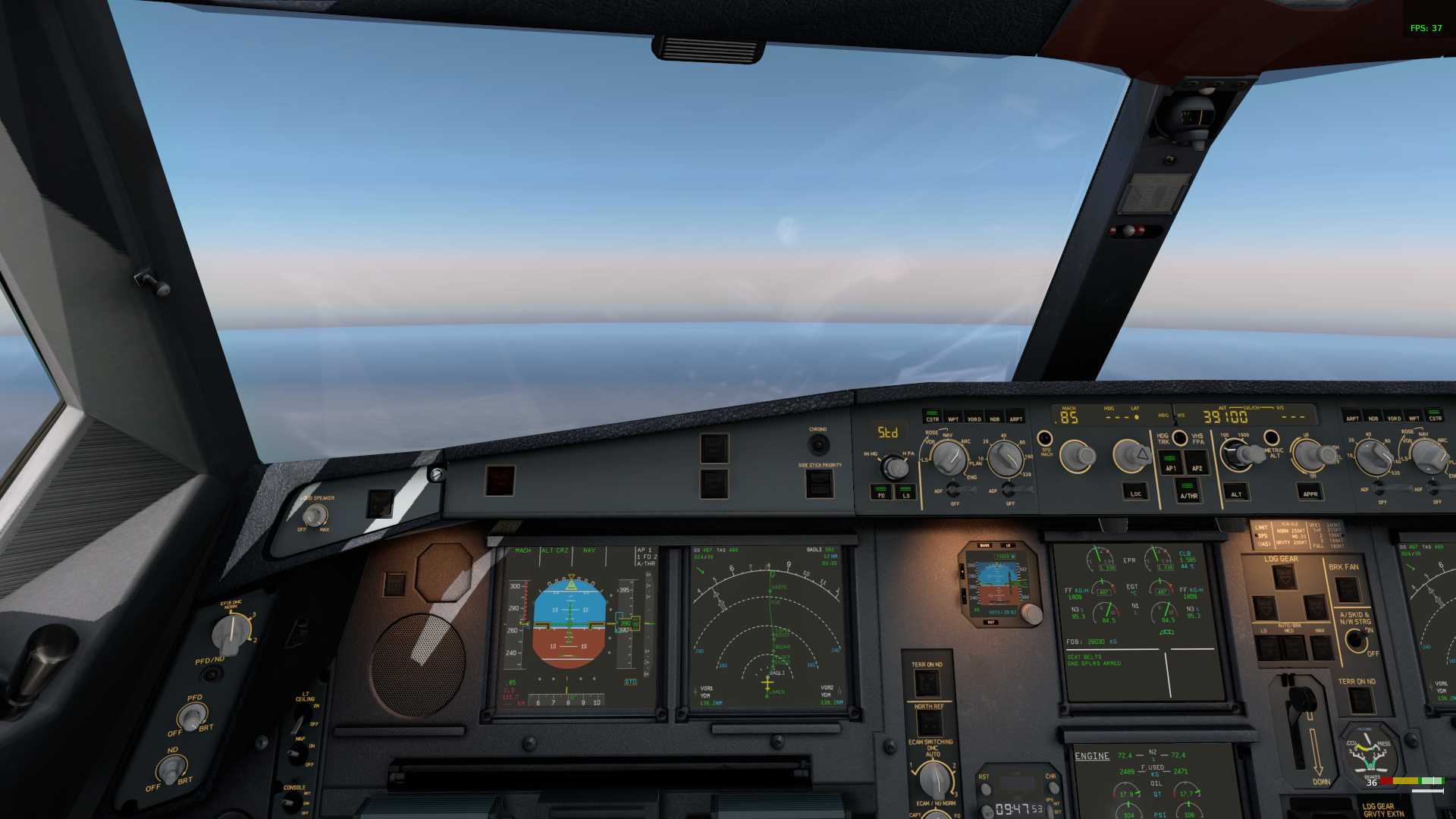The image size is (1456, 819).
Task: Click the SPD MACH changeover button
Action: 1045,438
